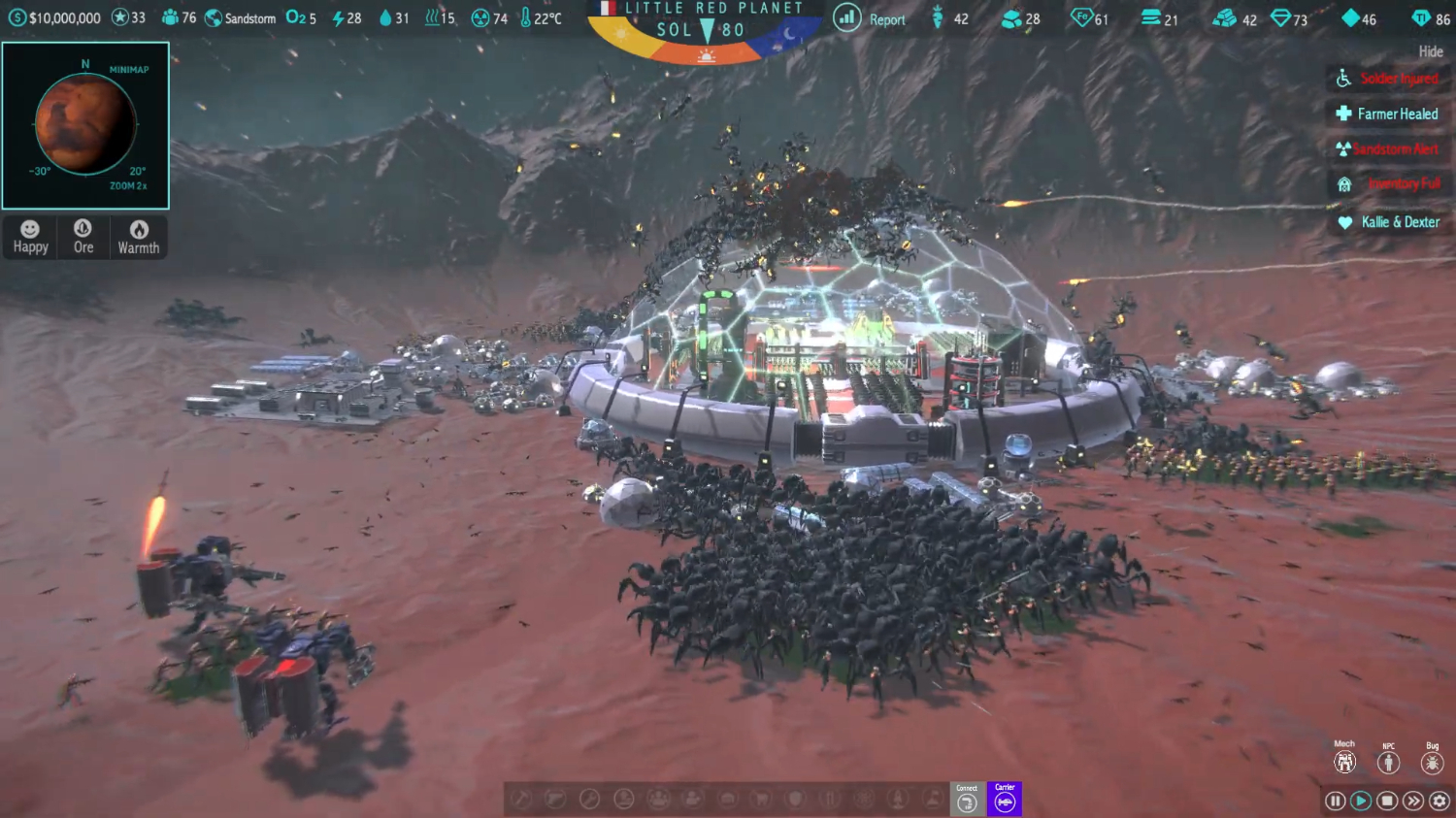Toggle the Happy status view

coord(29,236)
